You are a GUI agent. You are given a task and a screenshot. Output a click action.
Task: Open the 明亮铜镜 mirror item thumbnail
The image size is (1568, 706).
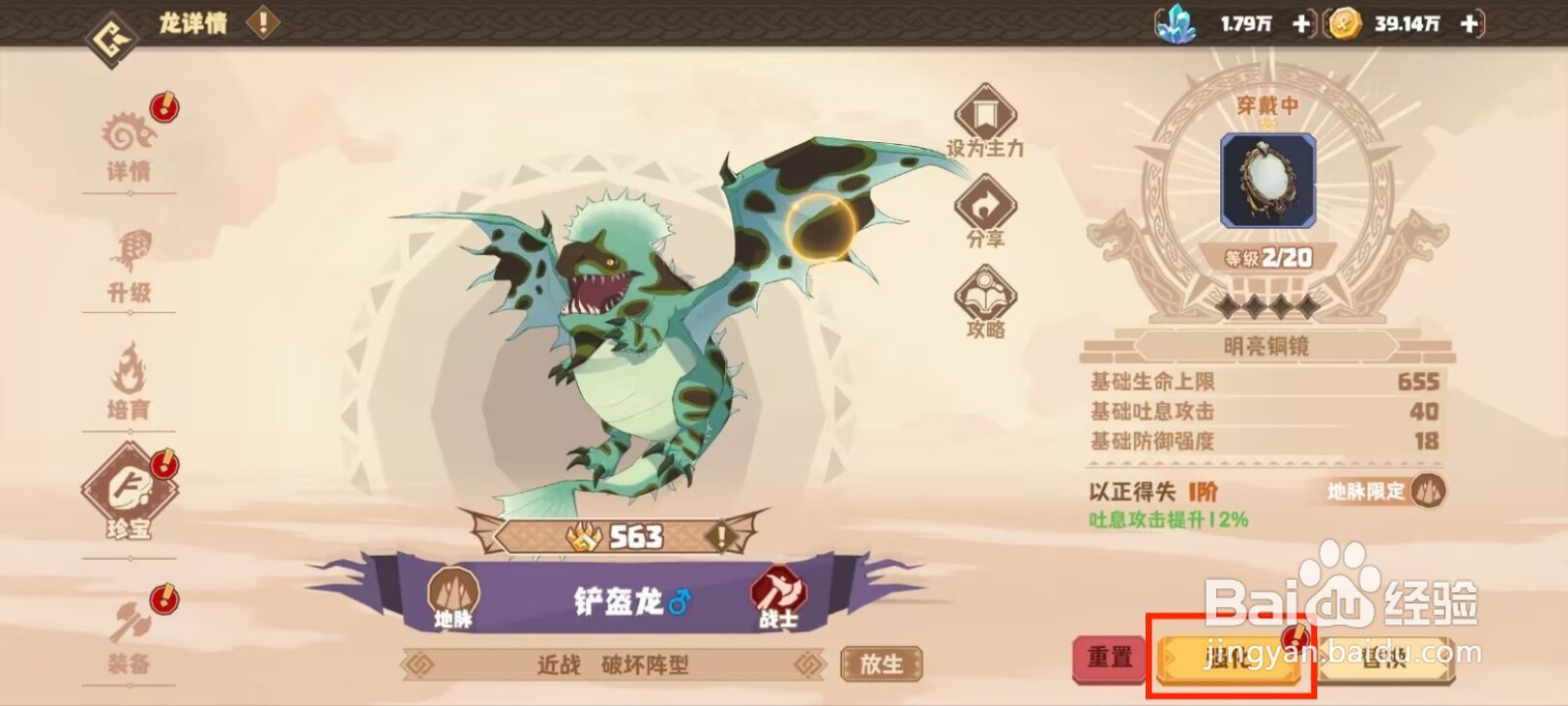tap(1265, 179)
